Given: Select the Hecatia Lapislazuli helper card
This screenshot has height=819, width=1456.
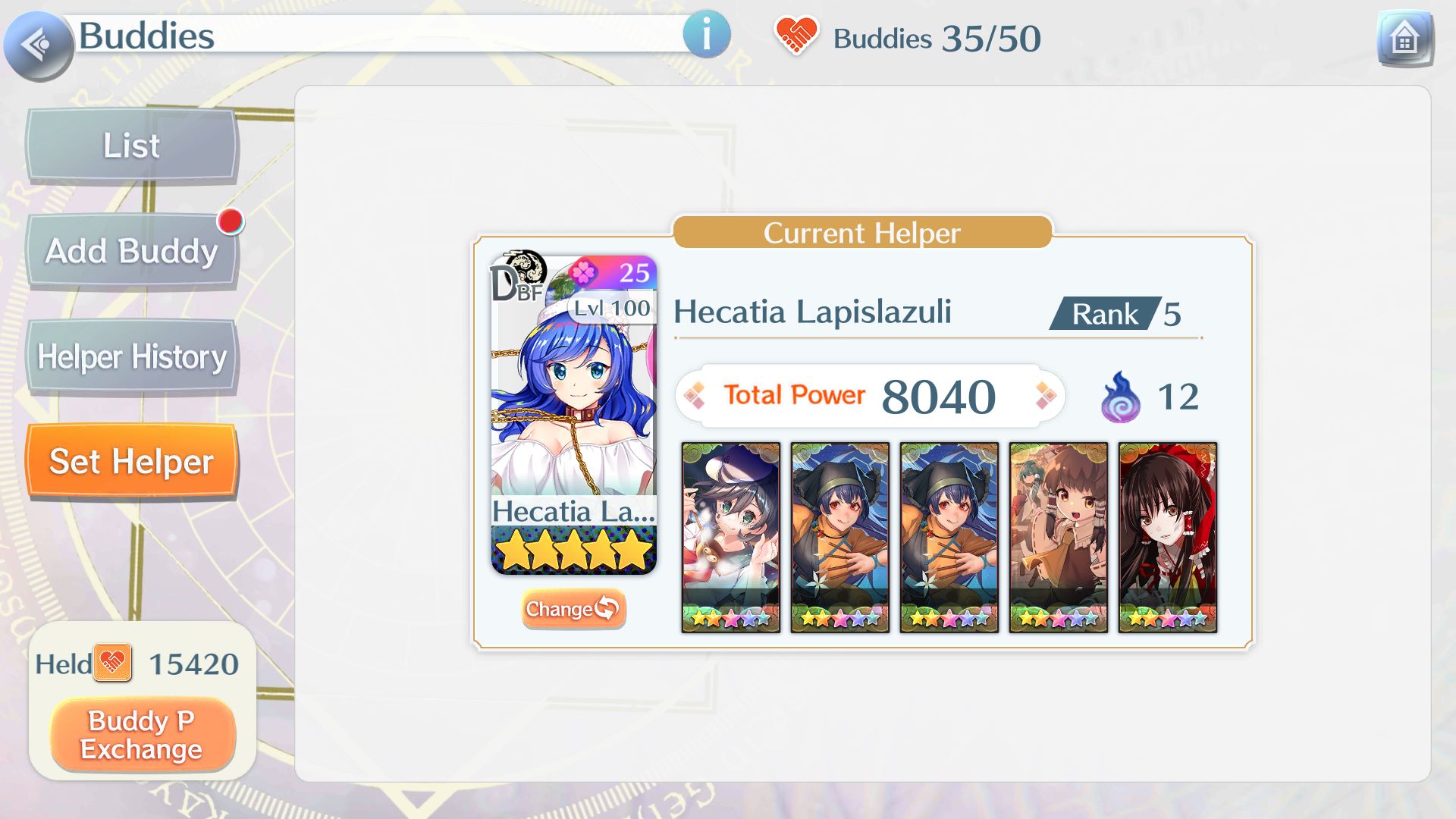Looking at the screenshot, I should [x=573, y=414].
